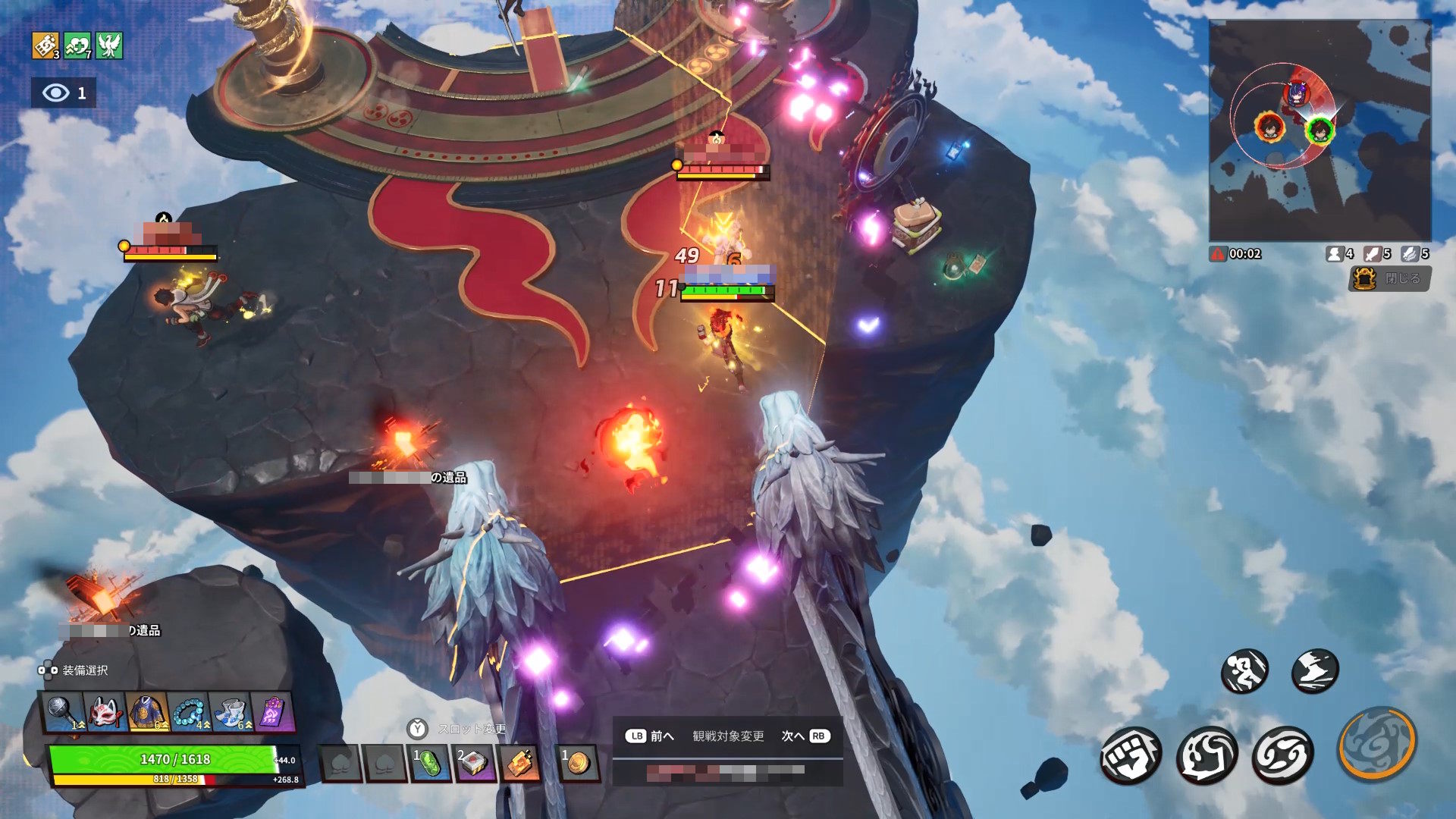The width and height of the screenshot is (1456, 819).
Task: Select the kitsune fox mask slot
Action: pos(106,713)
